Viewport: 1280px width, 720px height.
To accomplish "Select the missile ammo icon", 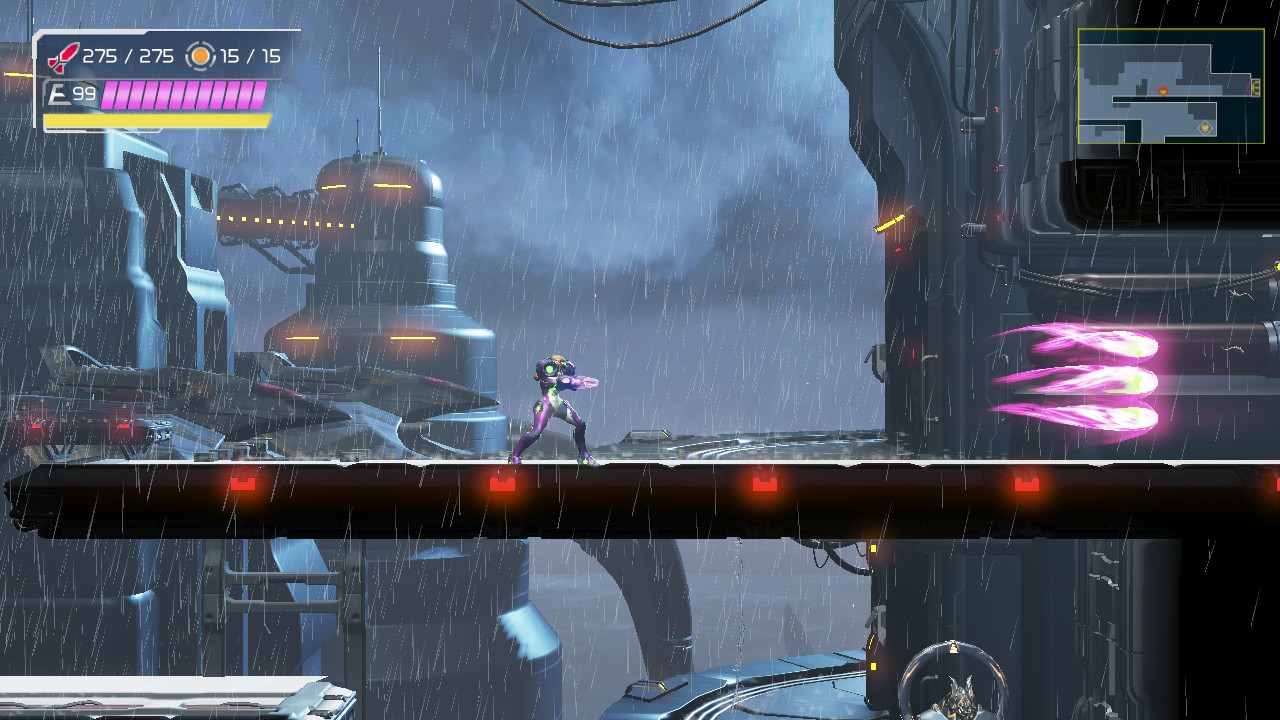I will pos(63,56).
